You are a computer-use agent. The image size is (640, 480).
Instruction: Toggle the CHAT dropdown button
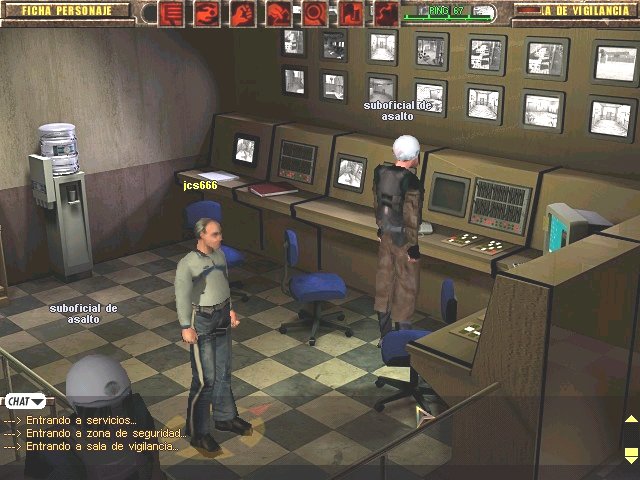21,401
